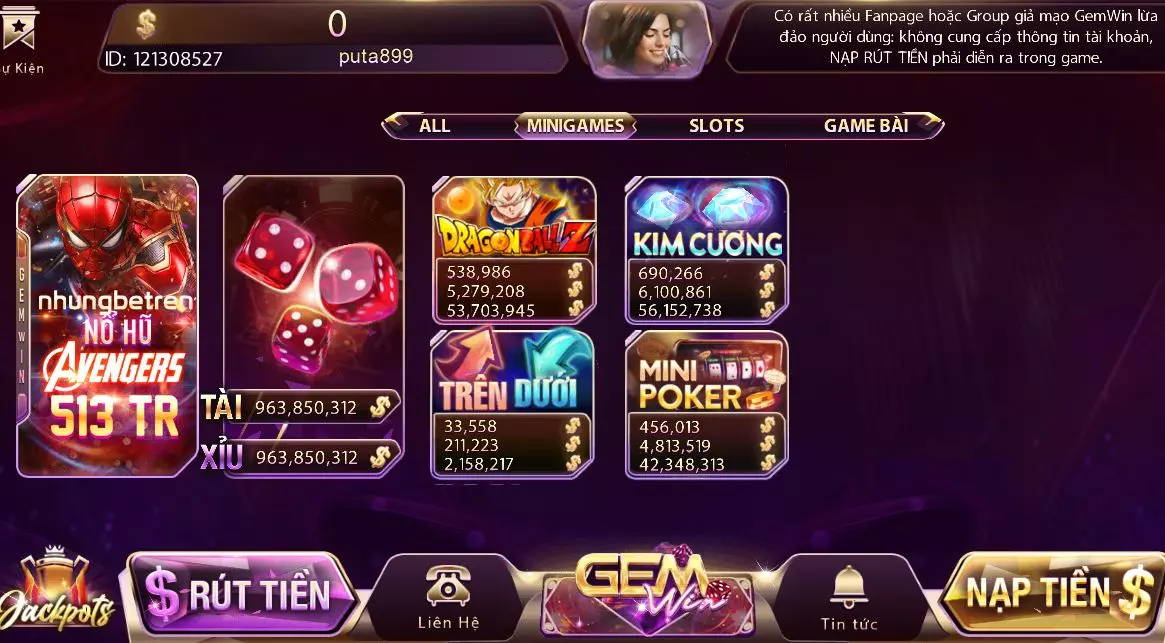Show the GAME BÀI tab
1165x643 pixels.
[x=866, y=126]
